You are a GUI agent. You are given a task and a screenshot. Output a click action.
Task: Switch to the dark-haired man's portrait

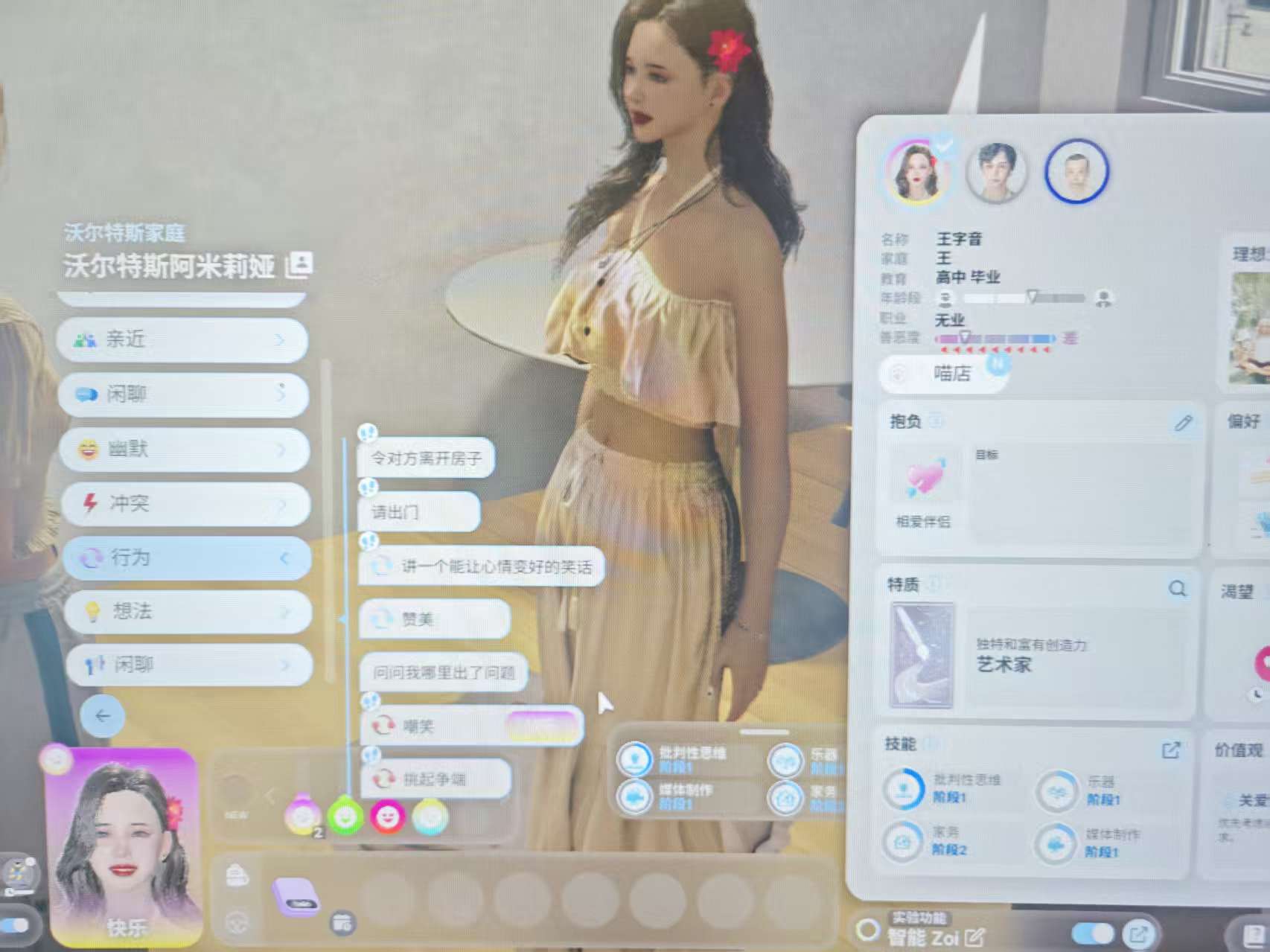click(x=996, y=172)
